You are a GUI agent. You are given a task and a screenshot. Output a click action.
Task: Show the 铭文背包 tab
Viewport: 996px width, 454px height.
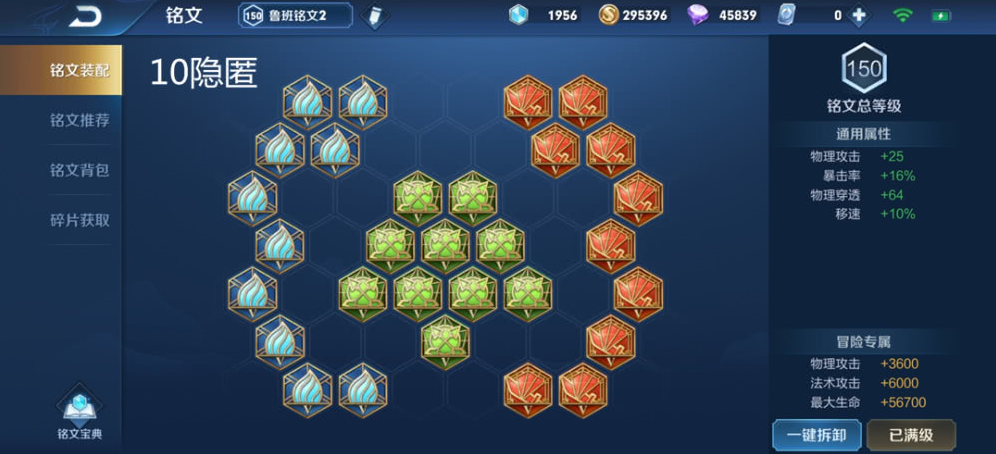click(x=79, y=170)
